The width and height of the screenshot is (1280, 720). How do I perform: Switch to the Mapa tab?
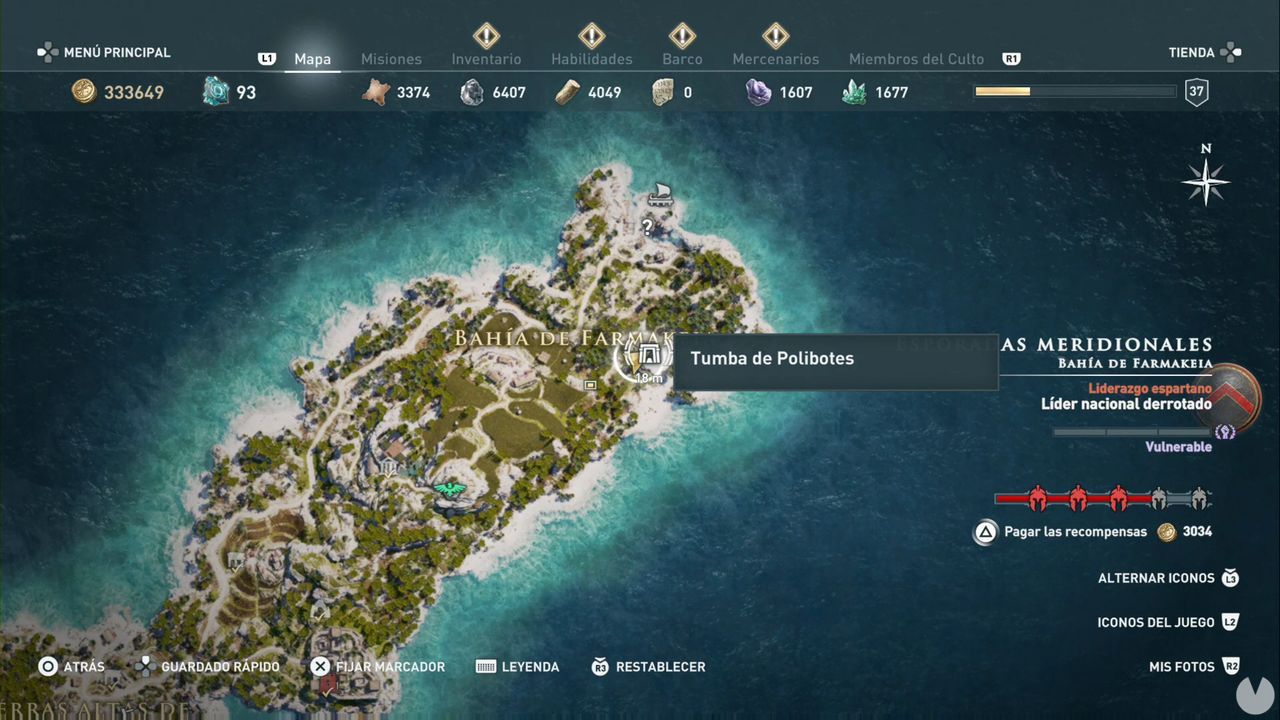312,58
